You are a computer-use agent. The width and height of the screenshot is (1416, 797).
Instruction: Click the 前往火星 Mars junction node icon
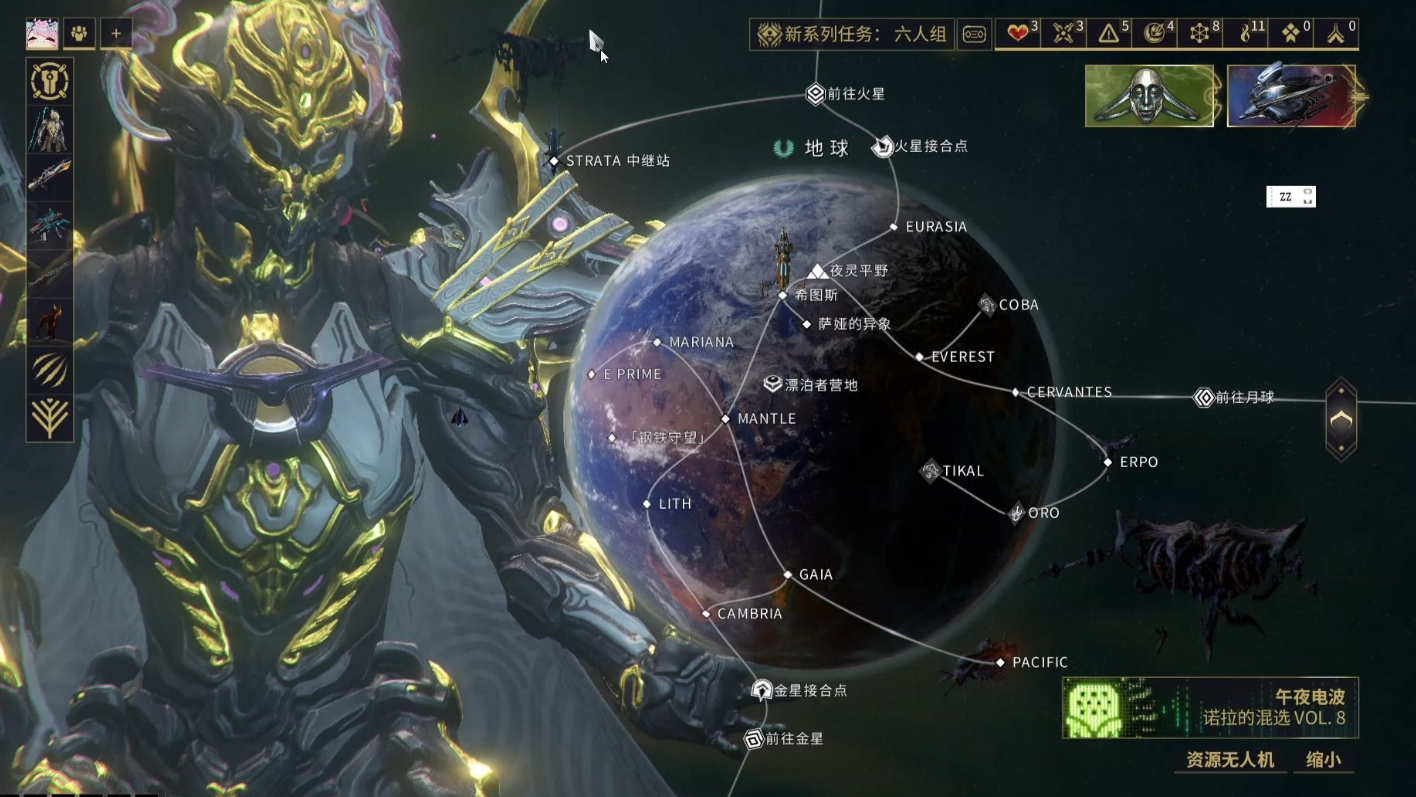pyautogui.click(x=813, y=93)
